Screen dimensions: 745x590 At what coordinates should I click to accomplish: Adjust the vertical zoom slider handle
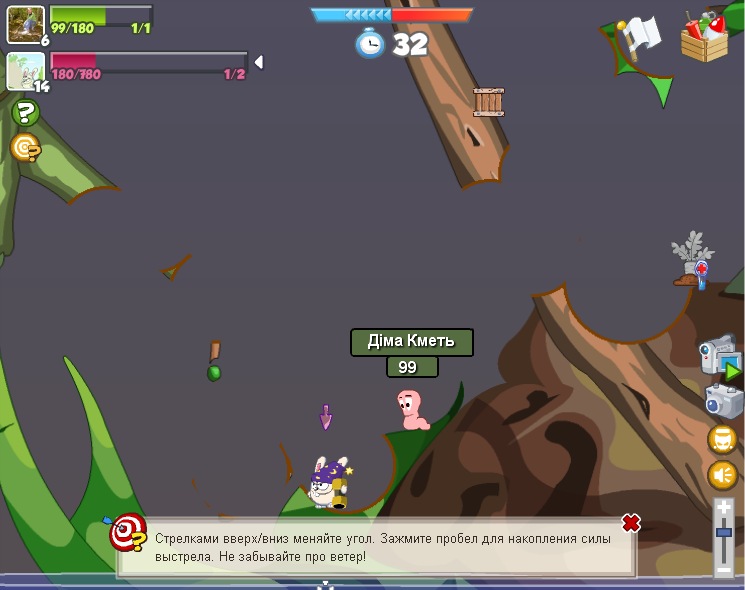tap(724, 532)
